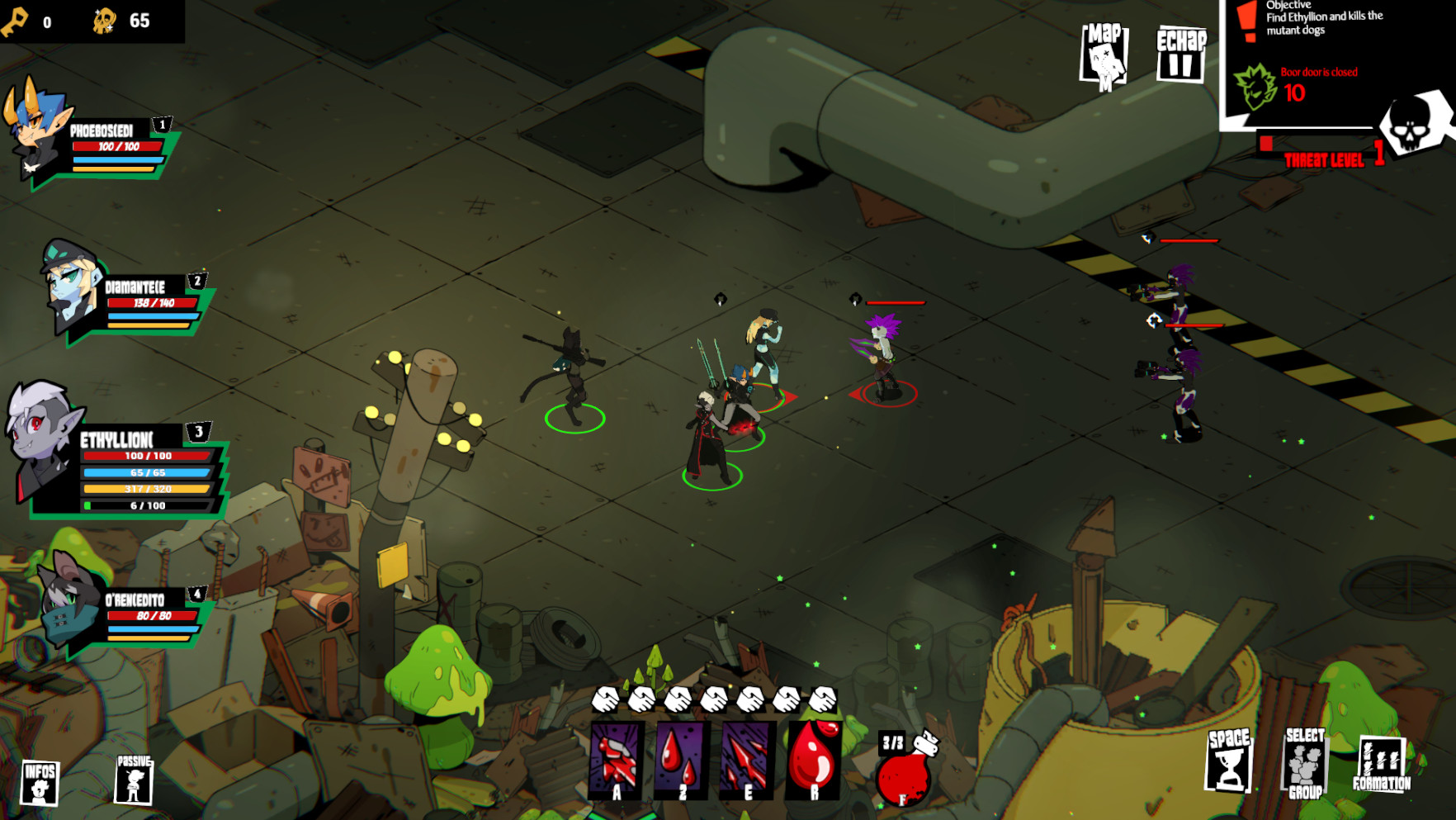This screenshot has height=820, width=1456.
Task: Open the Formation button
Action: (x=1382, y=764)
